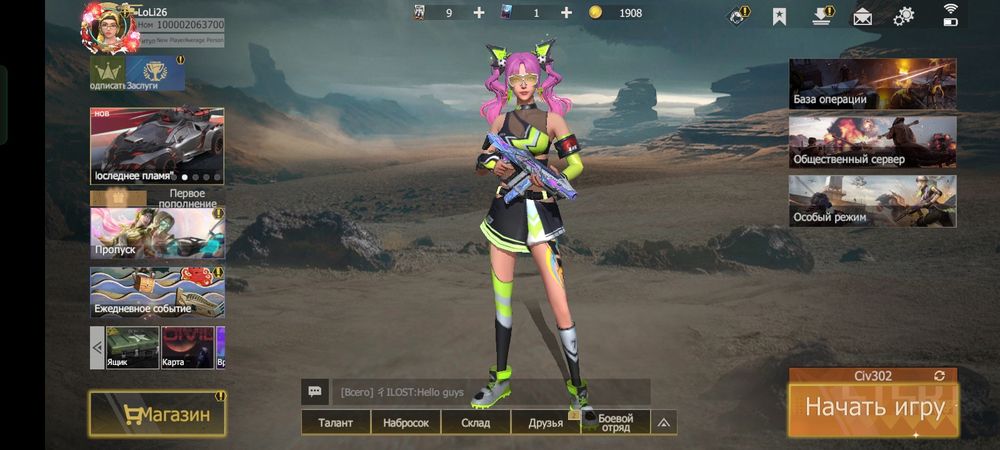Select Особый режим mode

click(872, 201)
